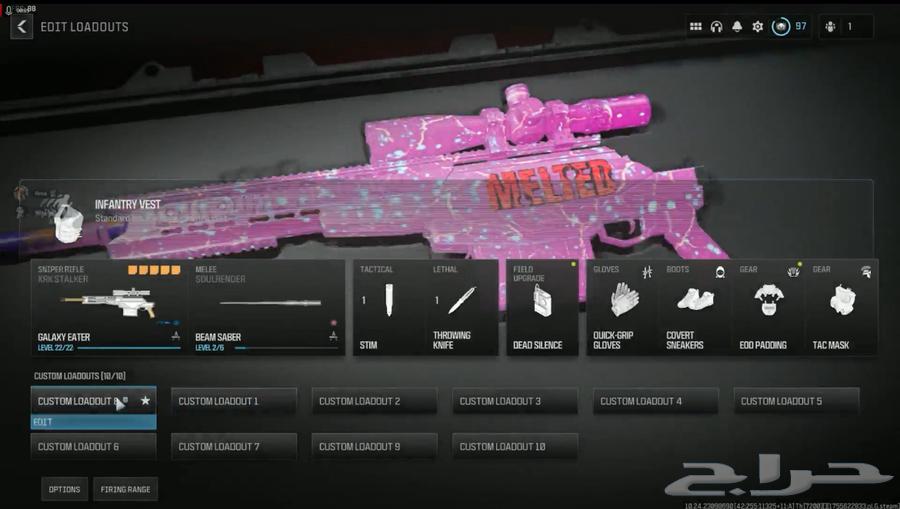Click Edit under the selected loadout

93,422
